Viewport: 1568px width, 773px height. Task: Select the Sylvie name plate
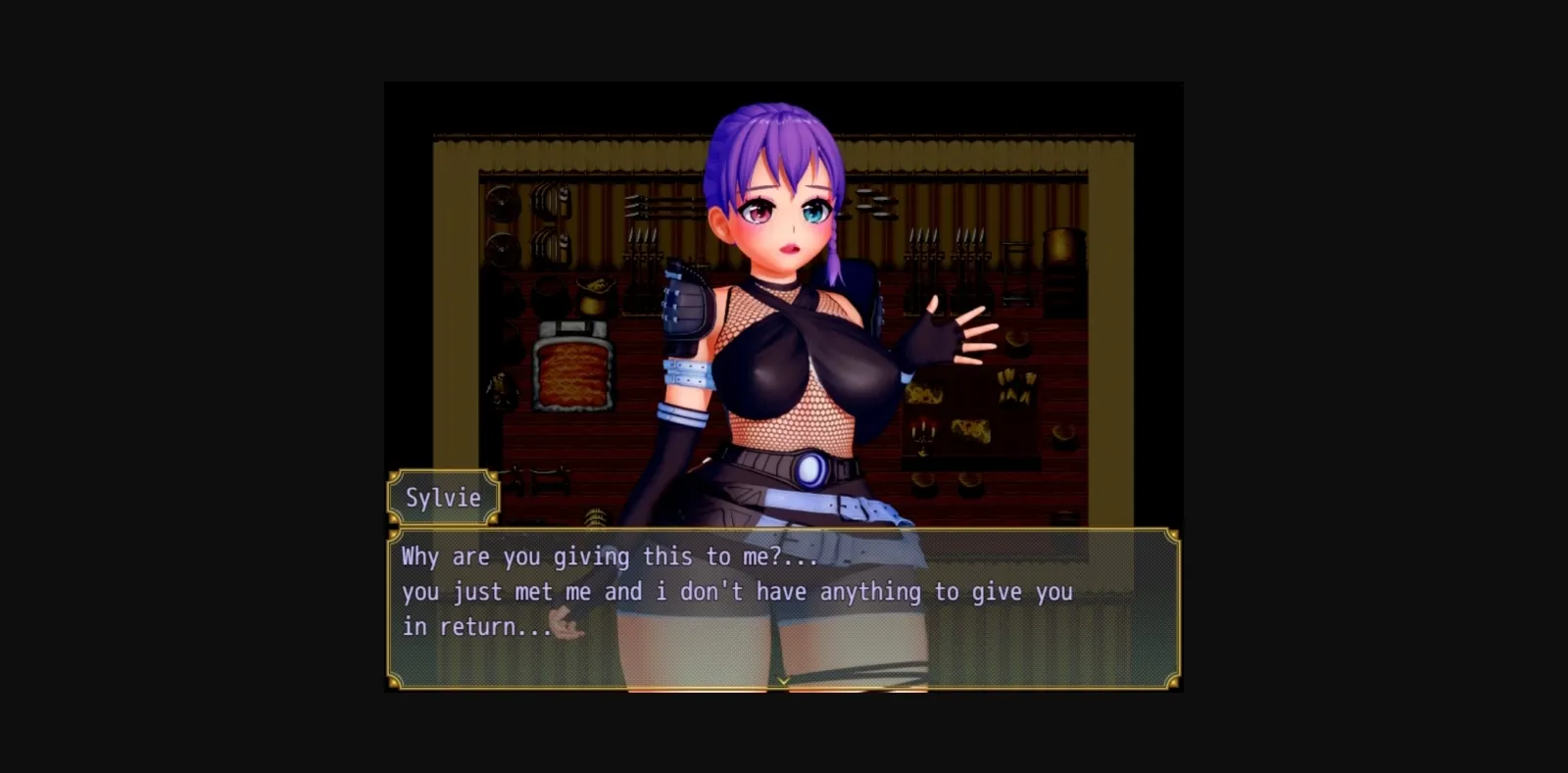pyautogui.click(x=443, y=498)
